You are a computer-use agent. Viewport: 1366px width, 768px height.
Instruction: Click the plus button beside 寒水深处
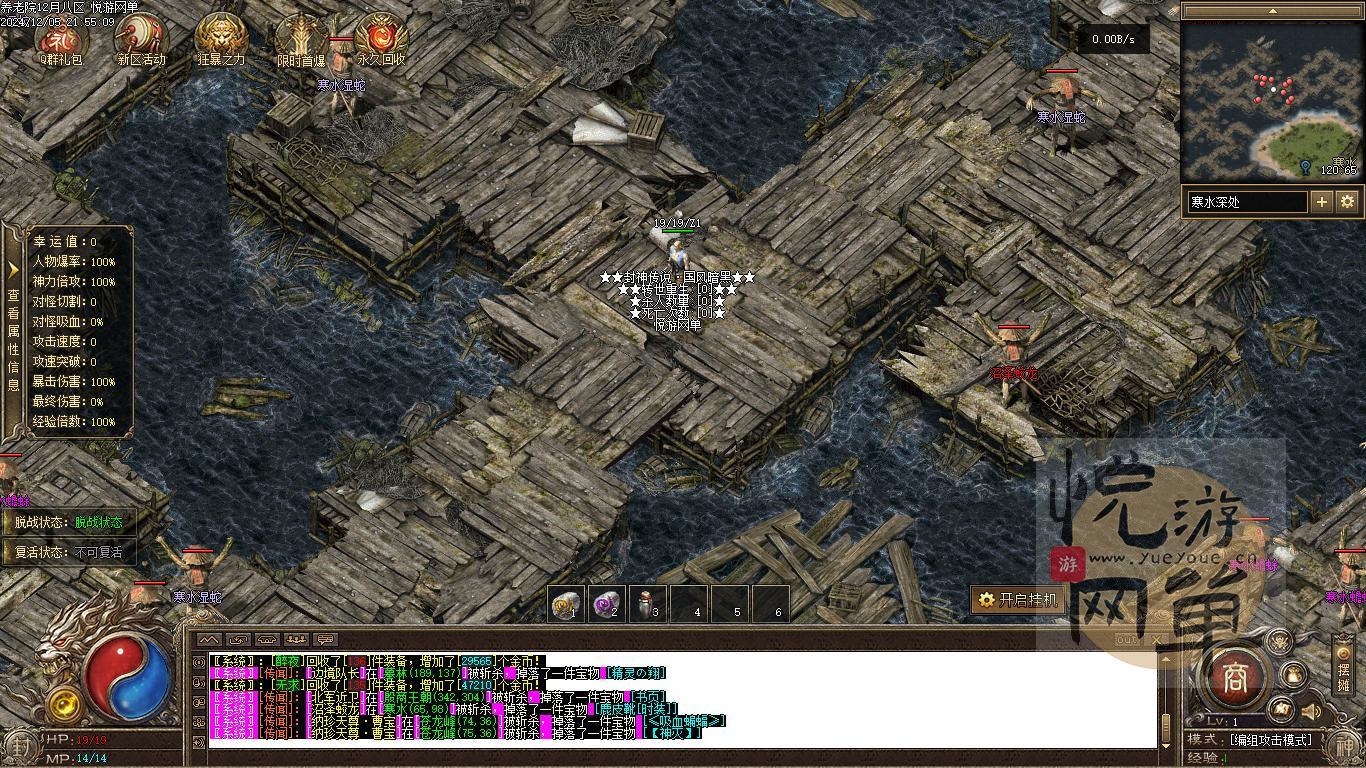1322,202
